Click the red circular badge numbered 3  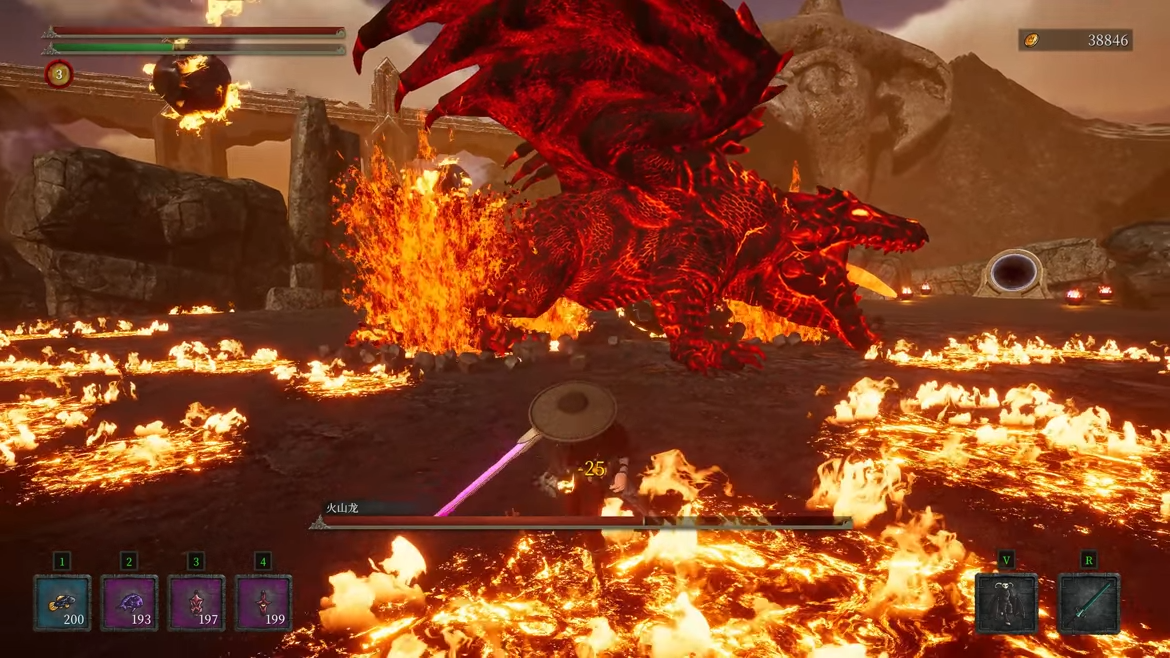pos(59,74)
